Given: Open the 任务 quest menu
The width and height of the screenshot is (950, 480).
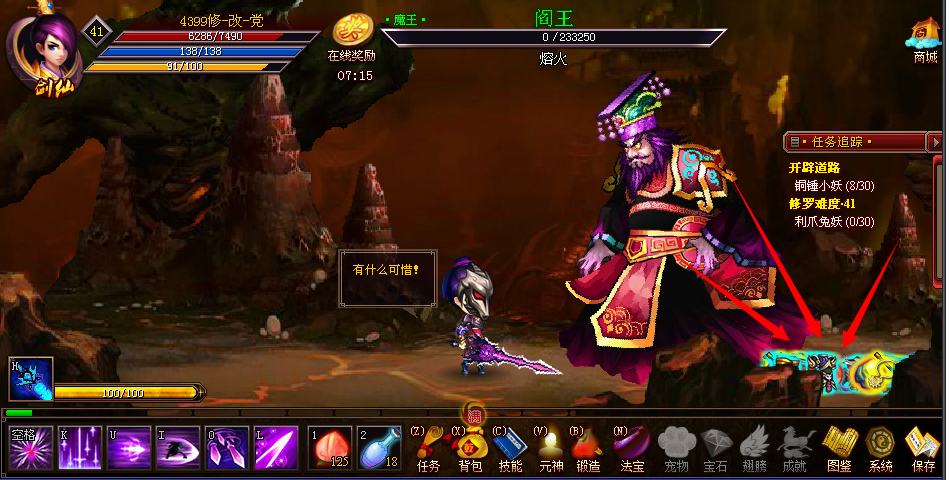Looking at the screenshot, I should click(428, 447).
